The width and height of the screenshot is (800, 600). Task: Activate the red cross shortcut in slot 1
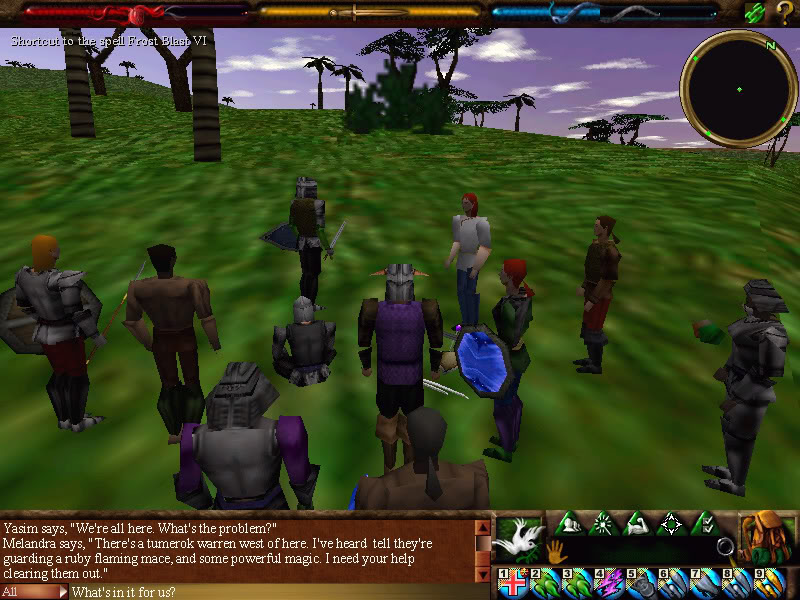click(514, 583)
